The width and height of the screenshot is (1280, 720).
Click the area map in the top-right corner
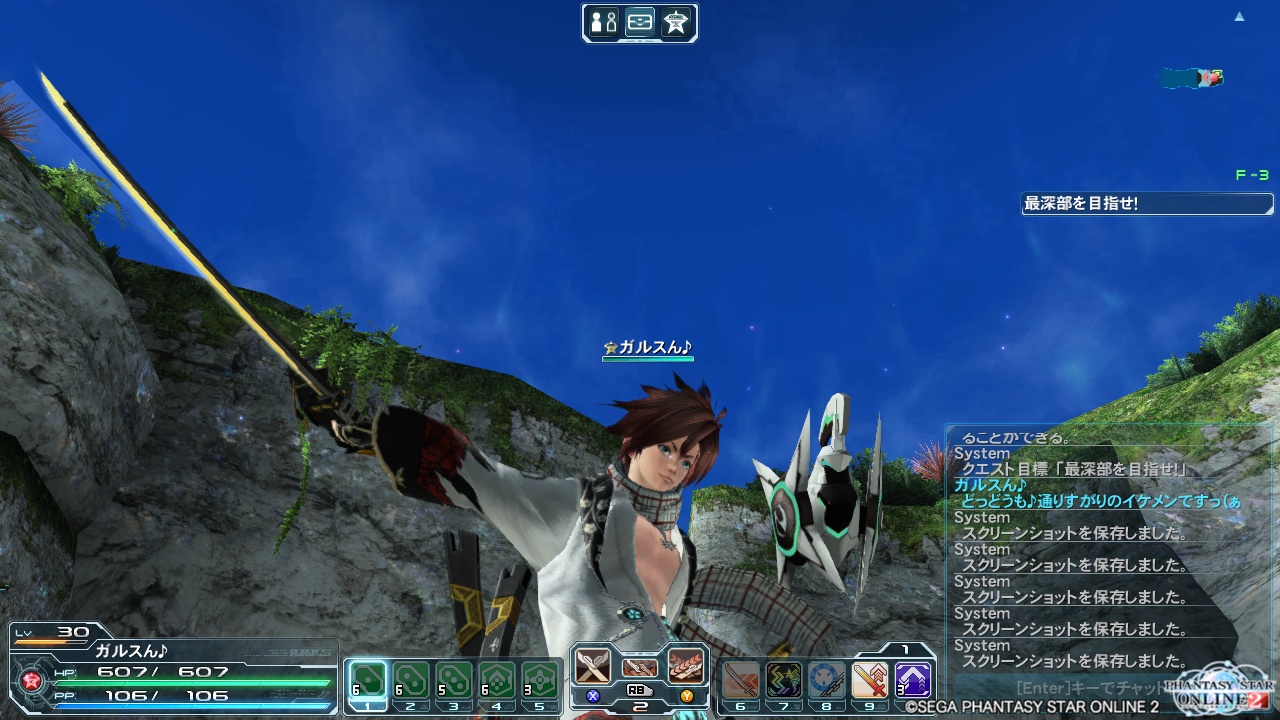[x=1192, y=78]
